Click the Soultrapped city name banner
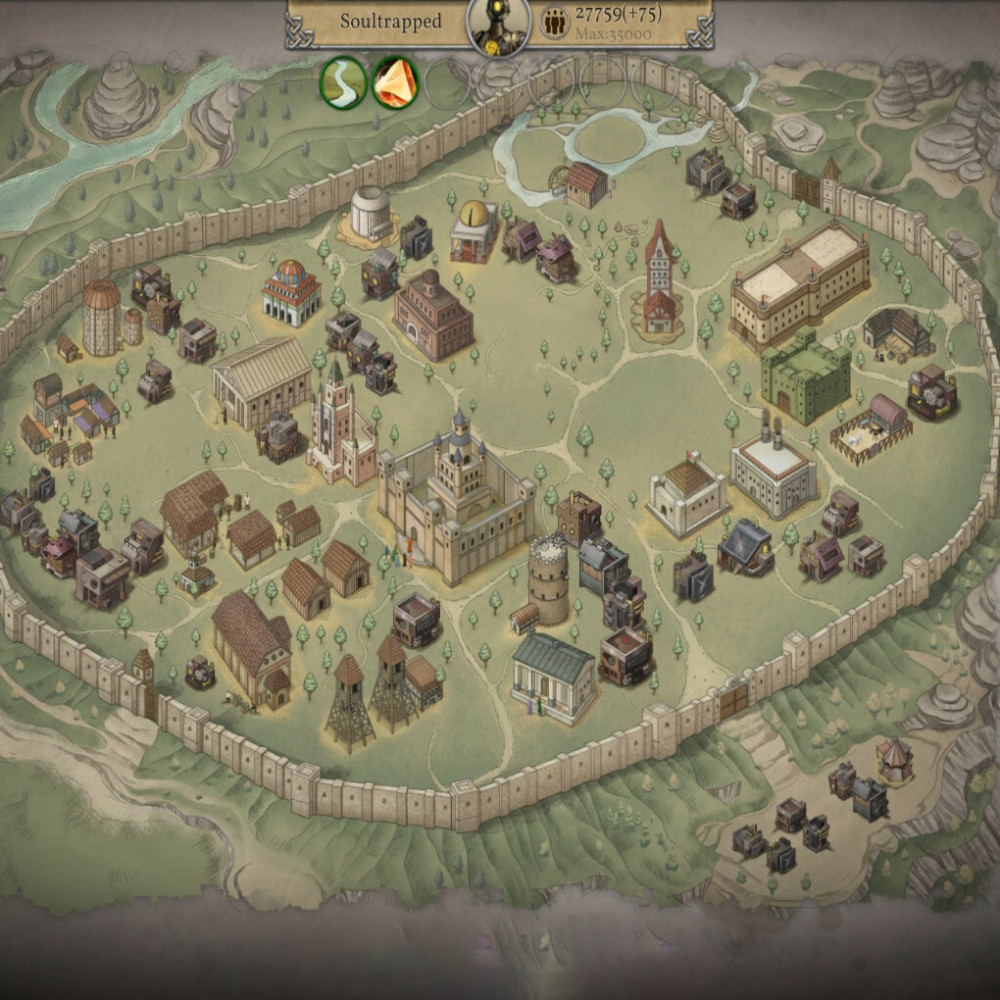The image size is (1000, 1000). tap(390, 21)
